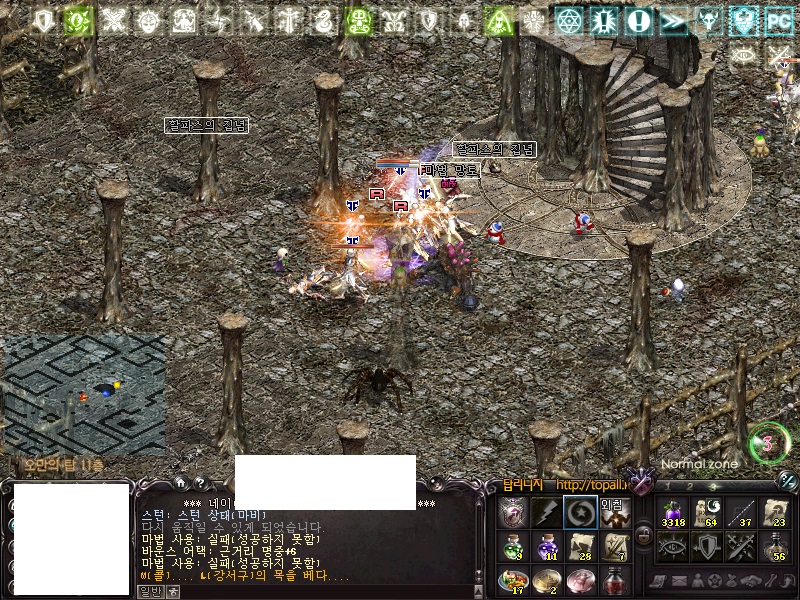
Task: Open the minimap of the Tower of Insolence
Action: [x=84, y=393]
